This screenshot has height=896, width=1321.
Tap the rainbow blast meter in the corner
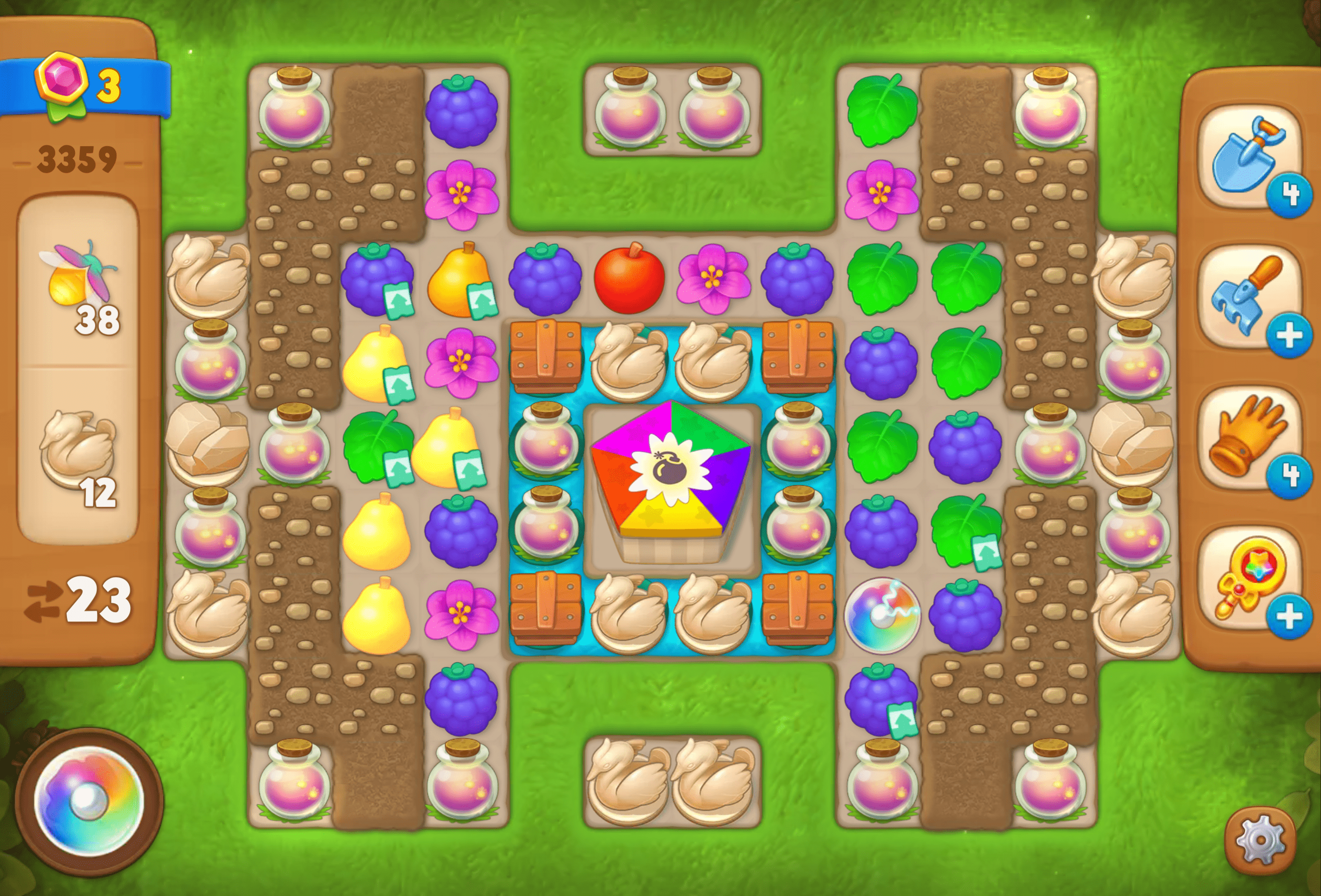click(x=88, y=801)
